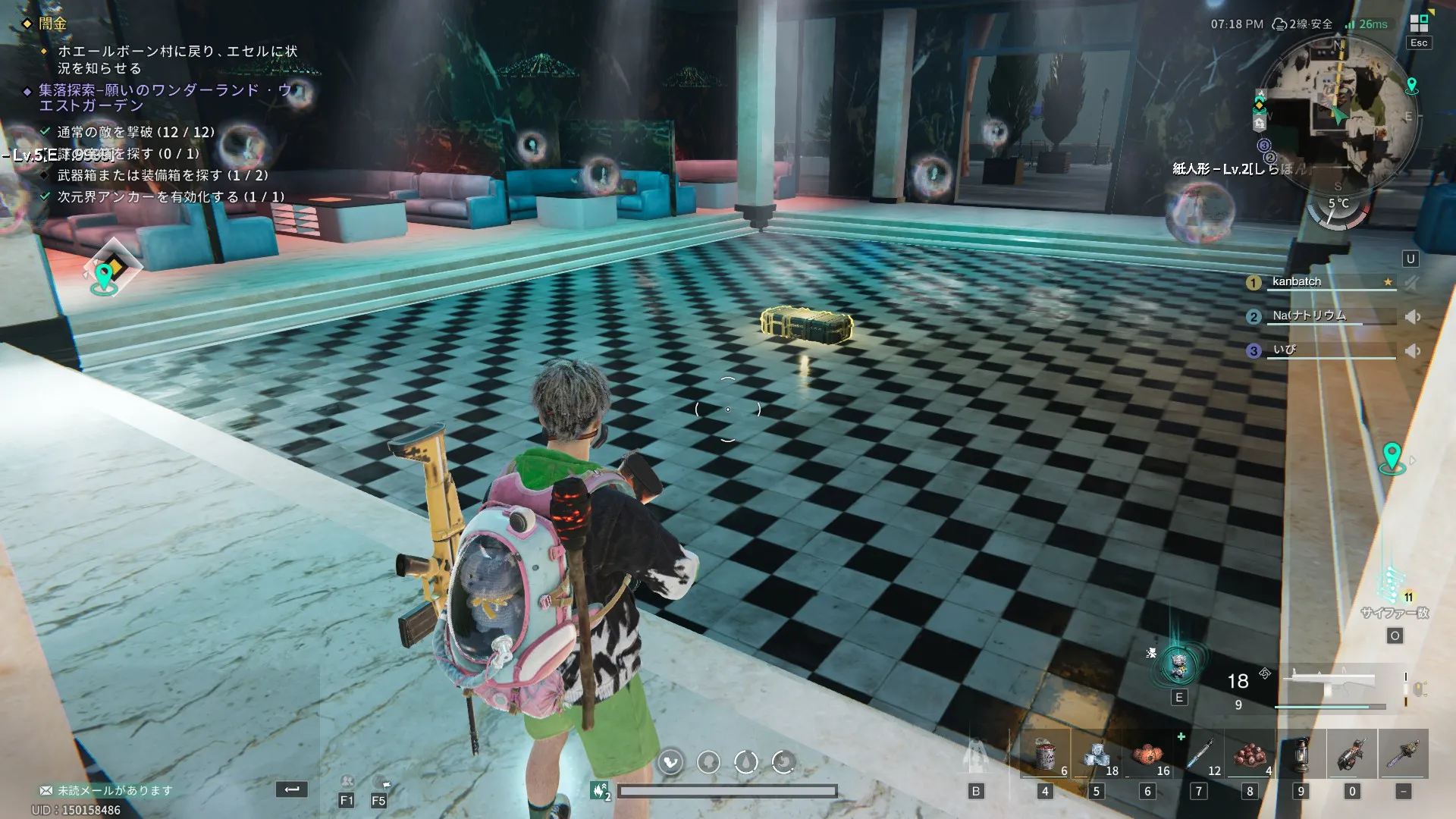Image resolution: width=1456 pixels, height=819 pixels.
Task: Toggle voice speaker for player いび
Action: [1413, 351]
